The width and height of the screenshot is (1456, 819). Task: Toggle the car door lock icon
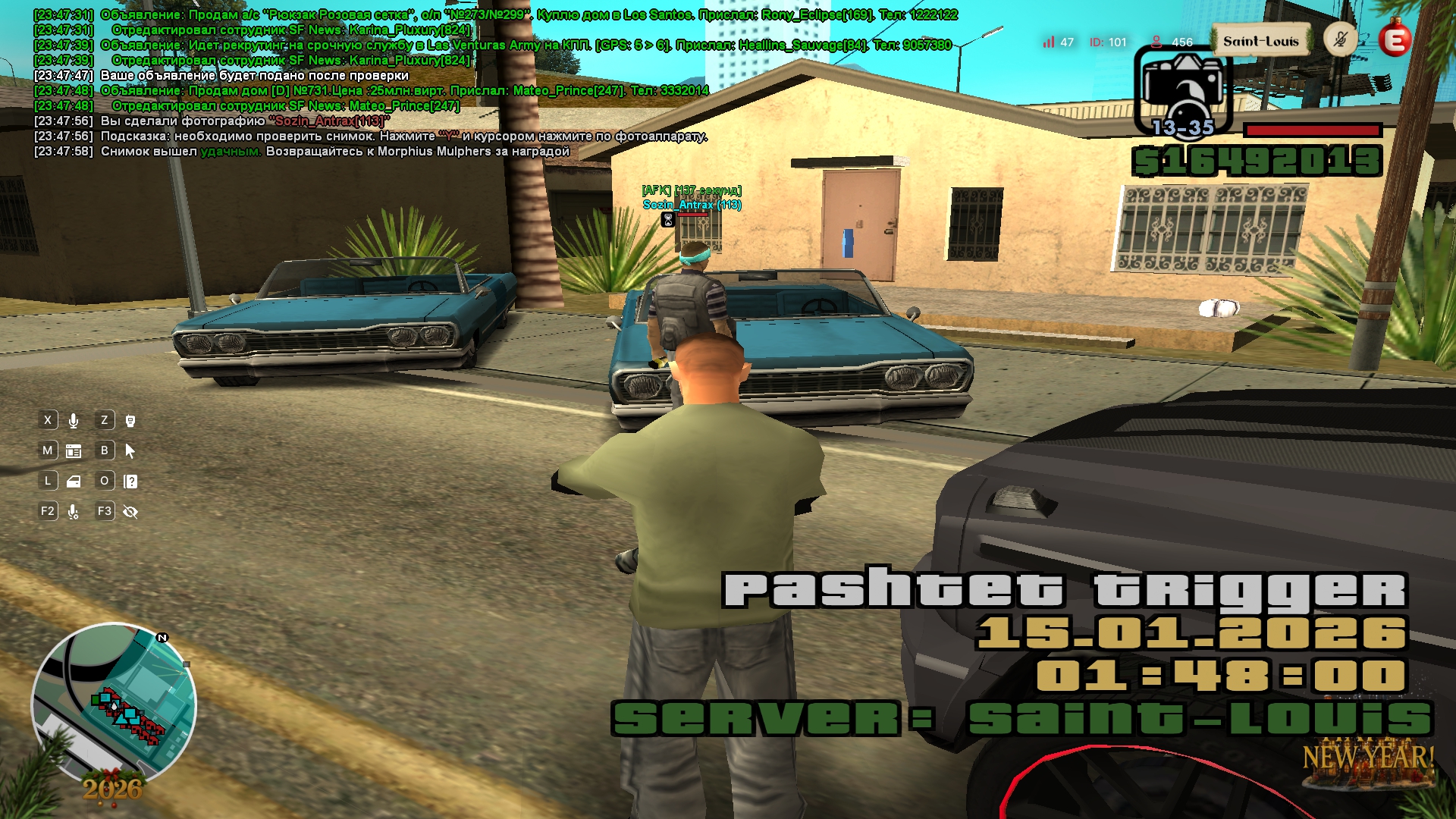coord(74,482)
